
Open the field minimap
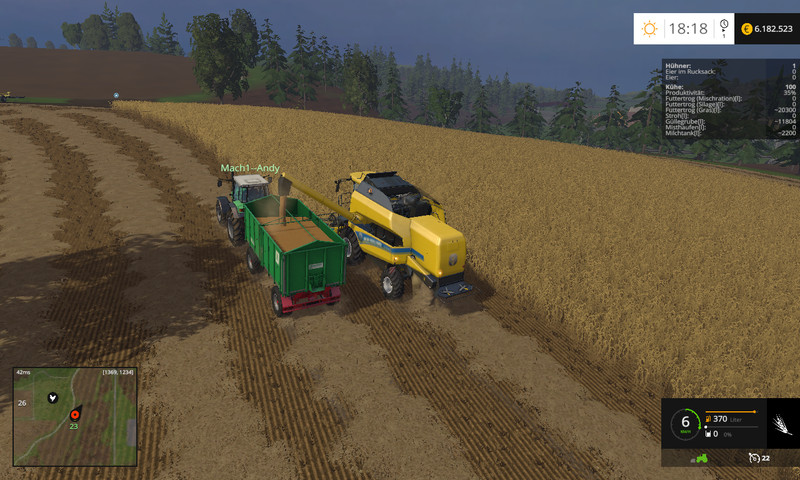tap(75, 416)
